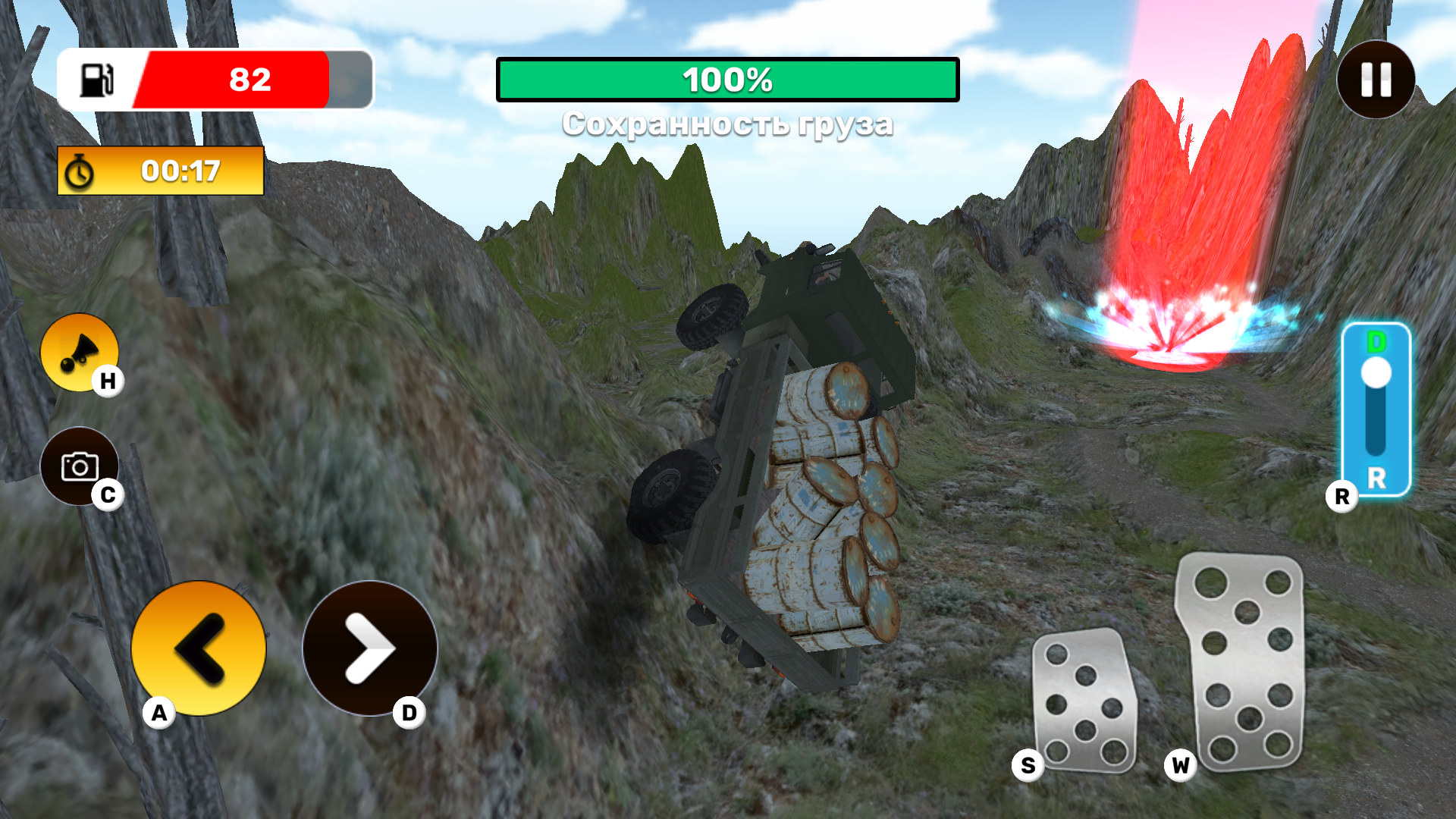Tap the green 100% cargo progress bar
This screenshot has width=1456, height=819.
click(728, 80)
